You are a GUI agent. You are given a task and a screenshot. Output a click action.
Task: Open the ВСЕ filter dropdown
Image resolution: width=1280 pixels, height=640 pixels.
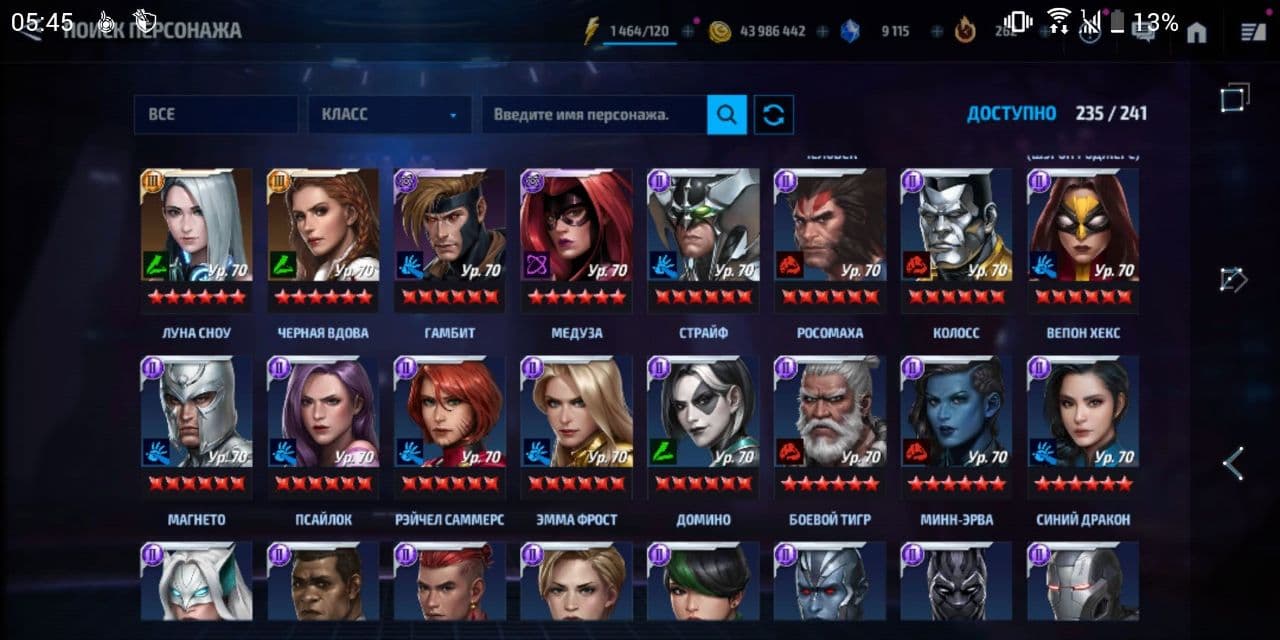coord(215,115)
